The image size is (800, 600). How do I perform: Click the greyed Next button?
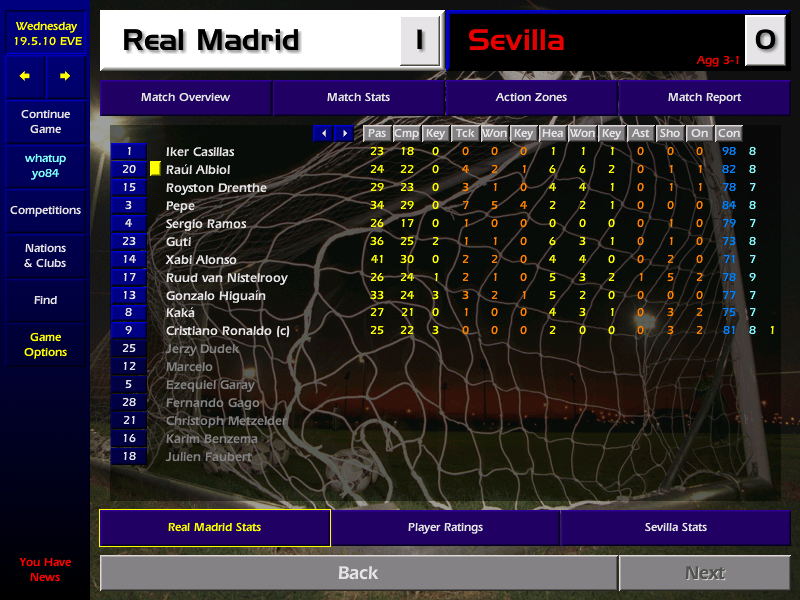click(x=704, y=573)
